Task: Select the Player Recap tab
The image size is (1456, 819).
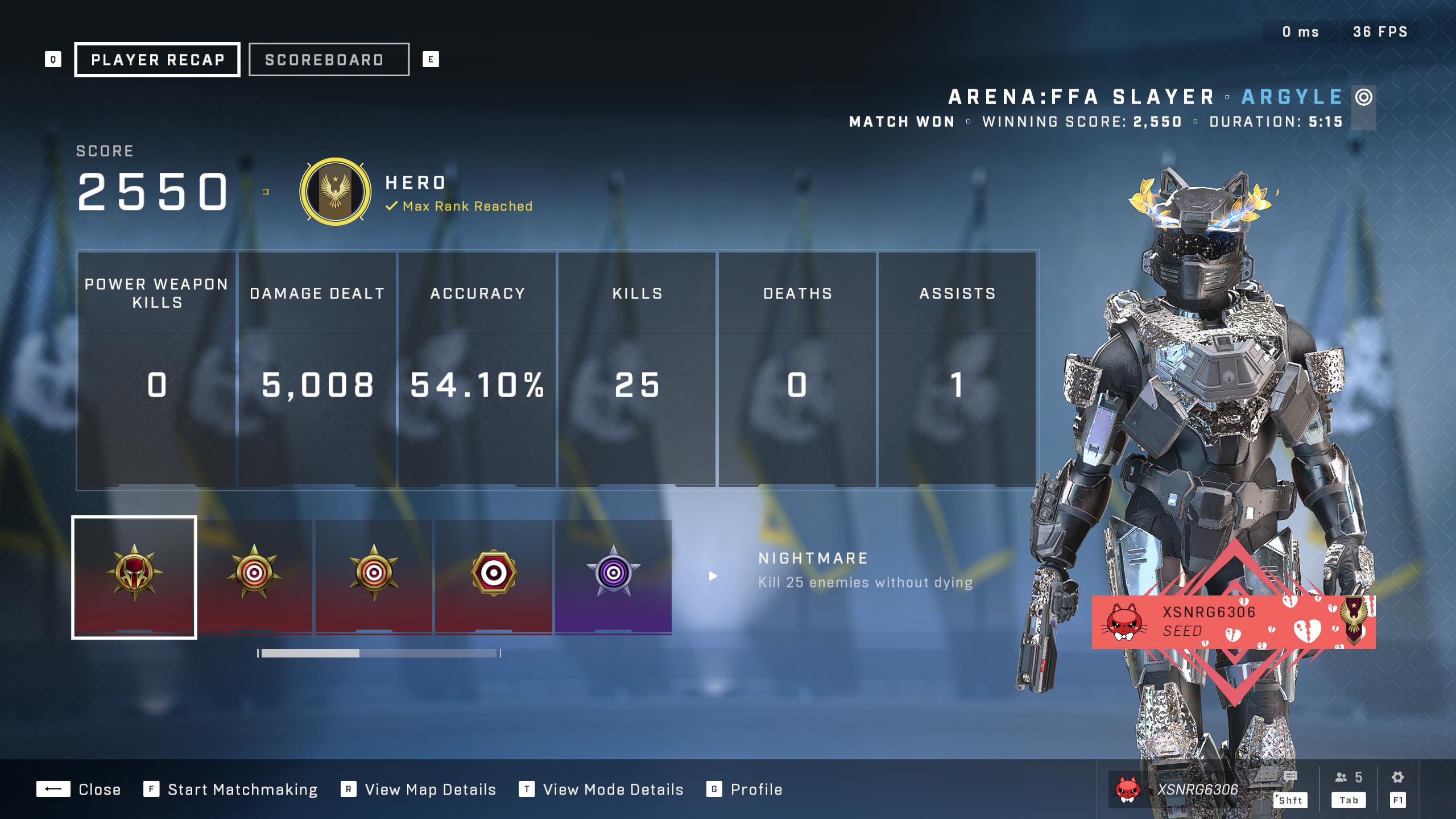Action: 157,60
